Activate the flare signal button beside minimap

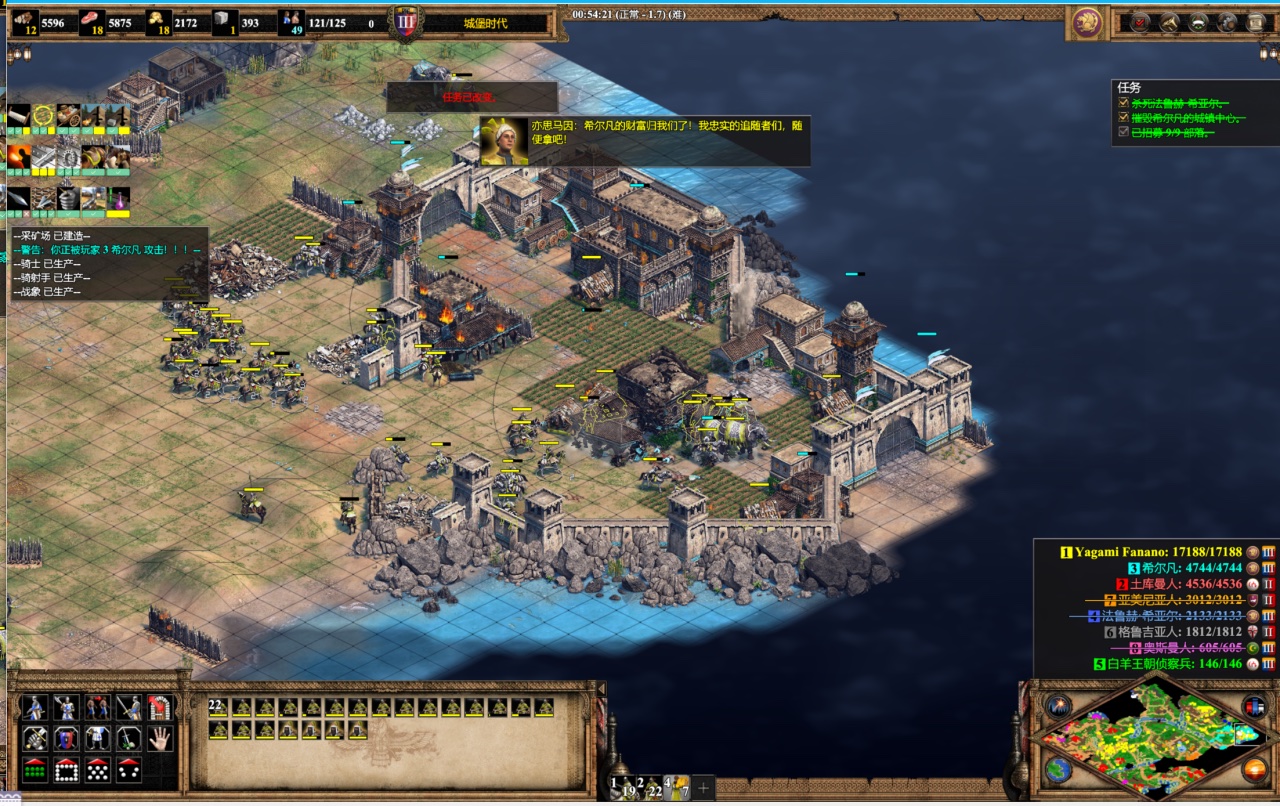pyautogui.click(x=1058, y=706)
